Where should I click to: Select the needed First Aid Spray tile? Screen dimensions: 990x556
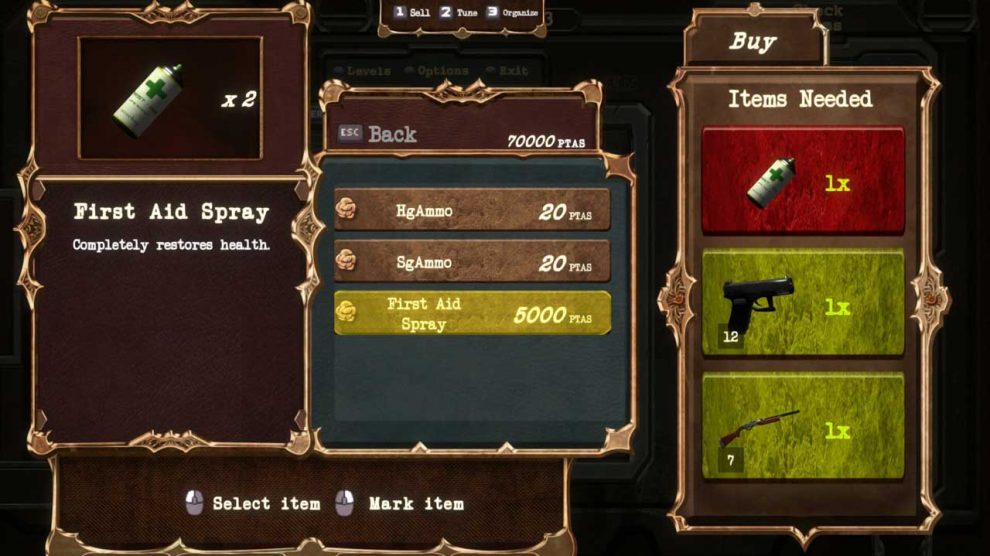[803, 181]
